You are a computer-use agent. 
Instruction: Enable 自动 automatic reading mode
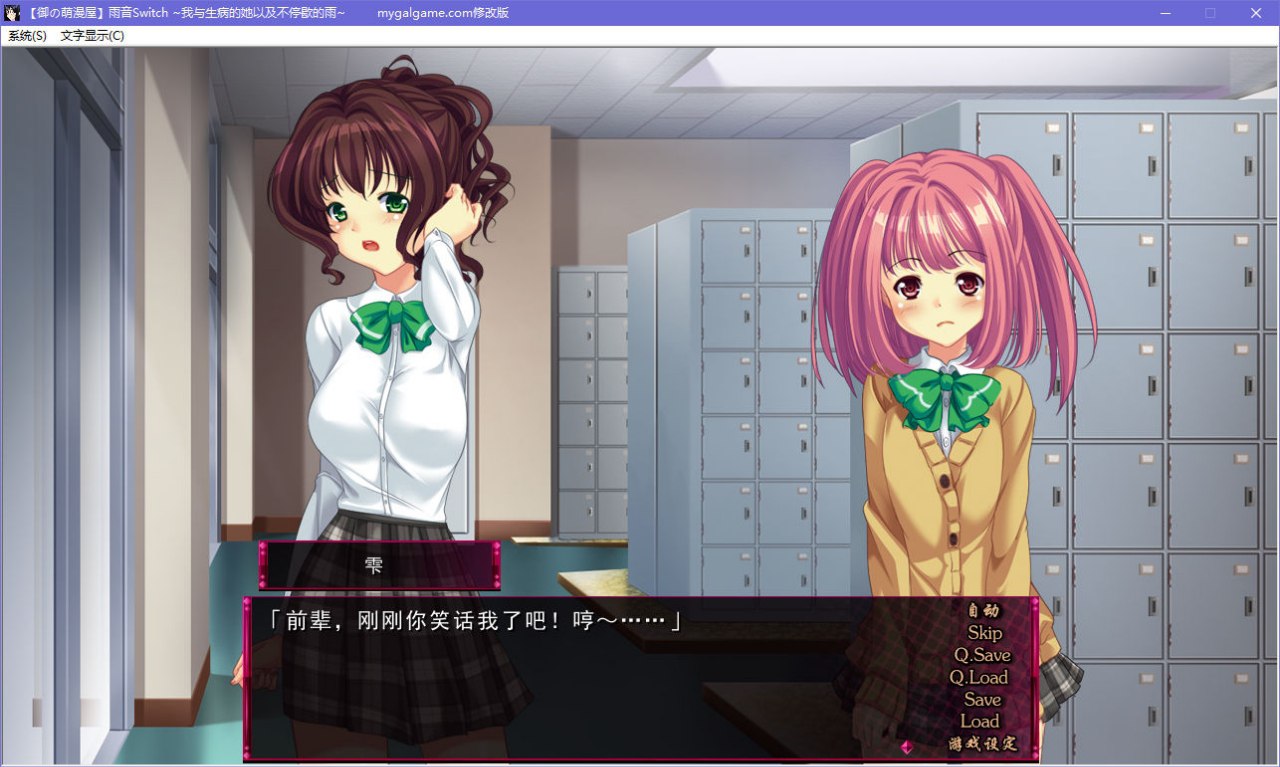(x=983, y=611)
